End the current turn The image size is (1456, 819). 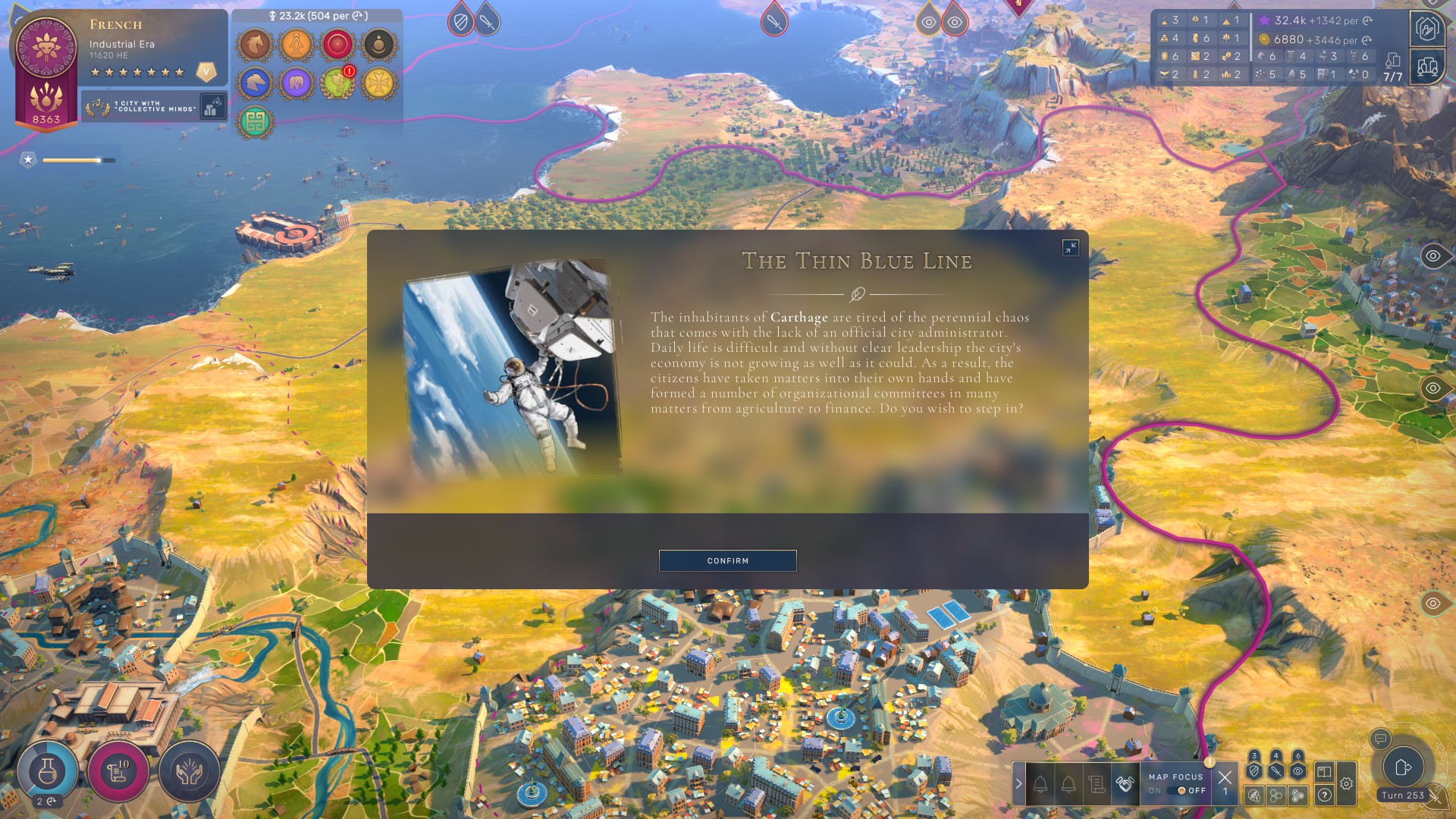[1402, 767]
